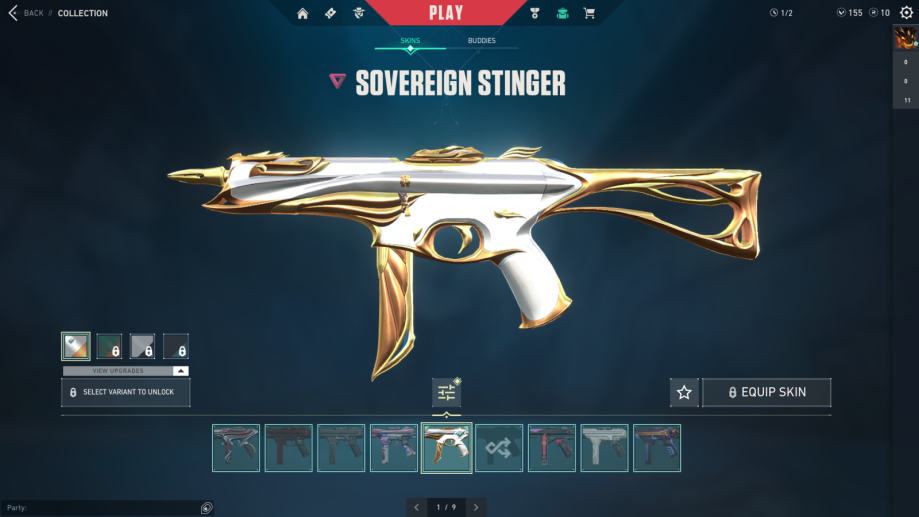
Task: Open the settings gear
Action: pyautogui.click(x=906, y=13)
